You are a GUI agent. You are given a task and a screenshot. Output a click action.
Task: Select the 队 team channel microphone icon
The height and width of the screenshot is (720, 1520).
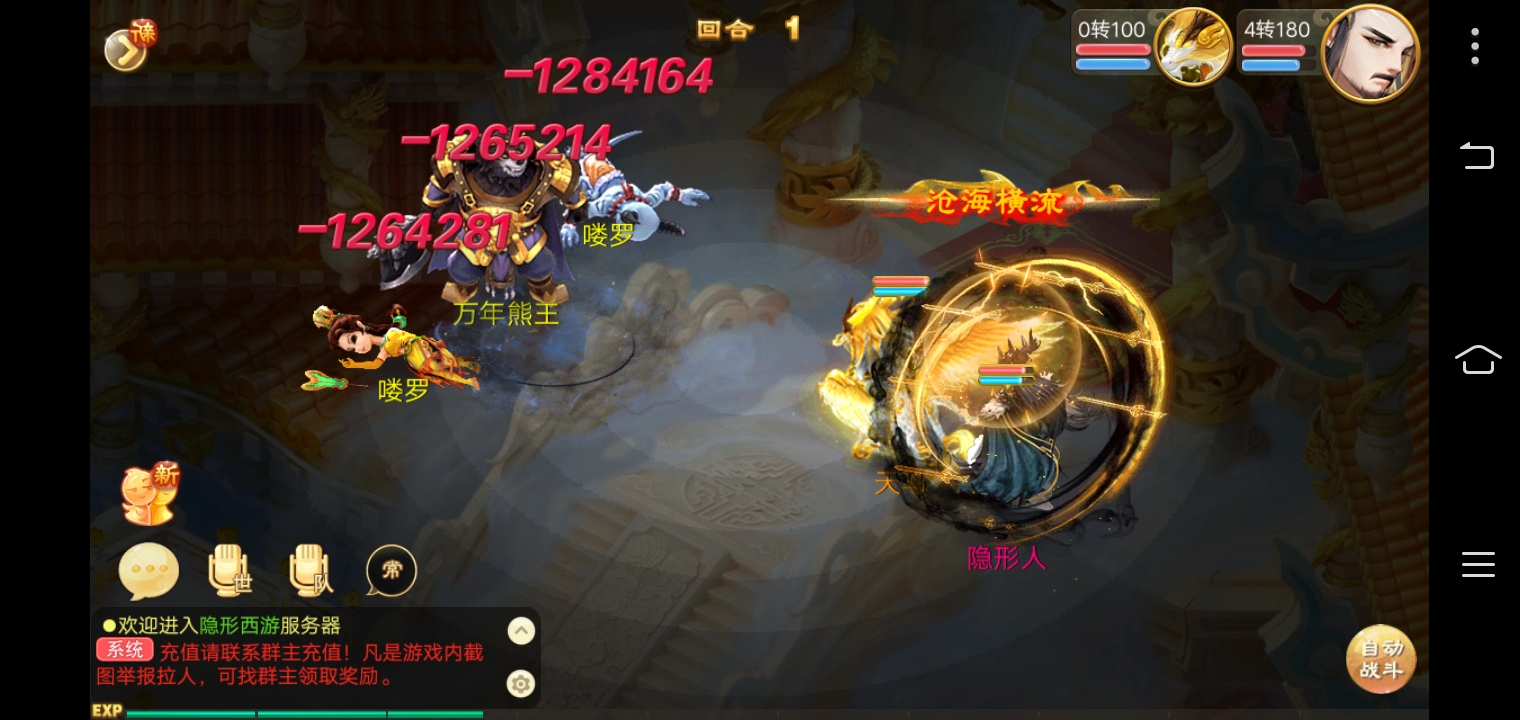(x=310, y=570)
